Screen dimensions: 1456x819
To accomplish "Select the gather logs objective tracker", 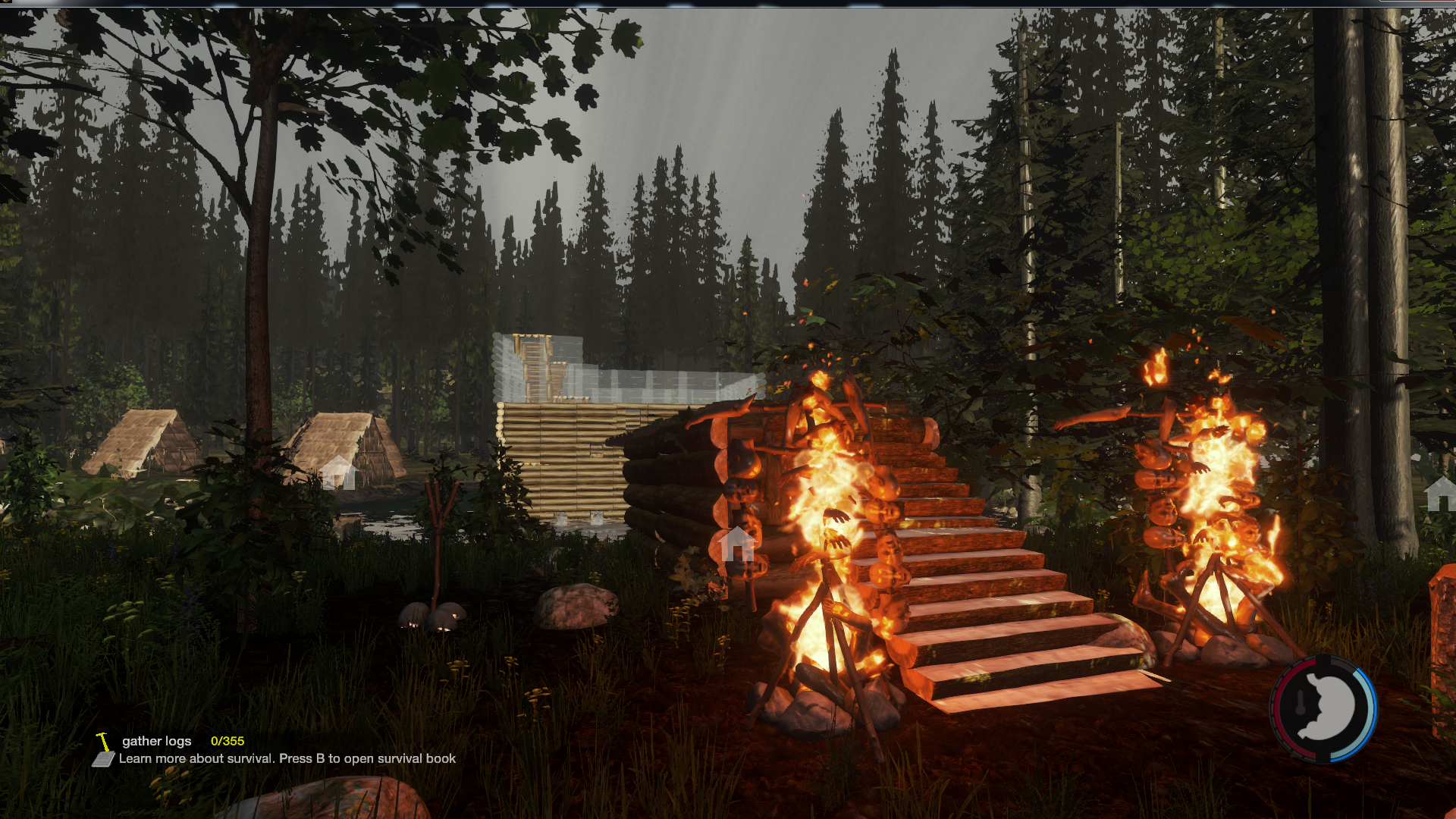I will click(157, 741).
